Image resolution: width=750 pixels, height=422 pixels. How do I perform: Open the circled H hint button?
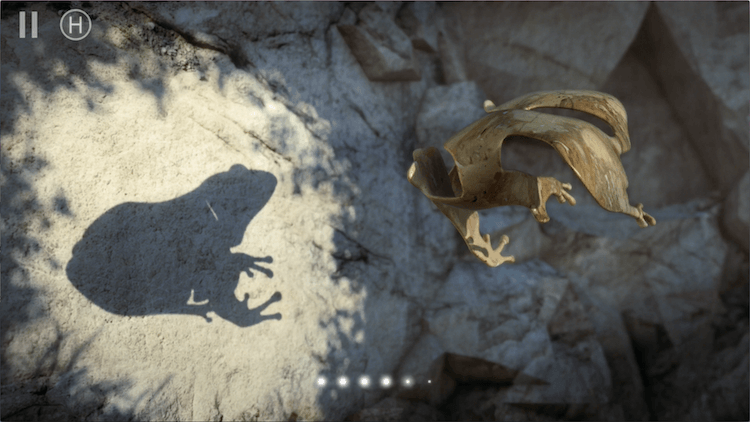(75, 25)
